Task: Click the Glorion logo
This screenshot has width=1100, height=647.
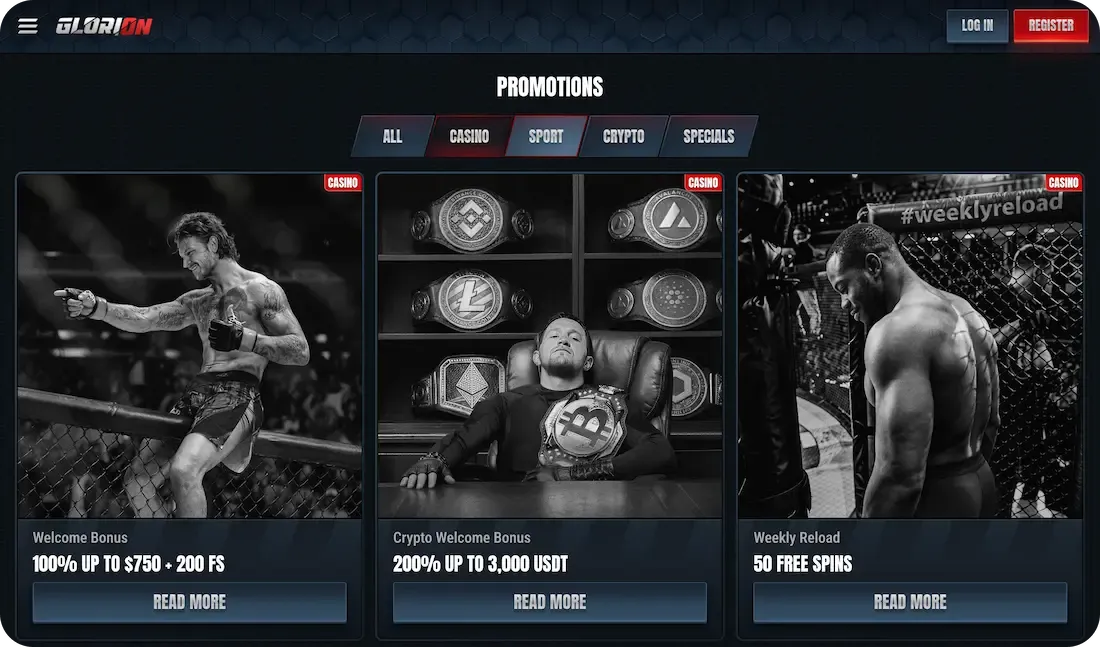Action: pyautogui.click(x=104, y=26)
